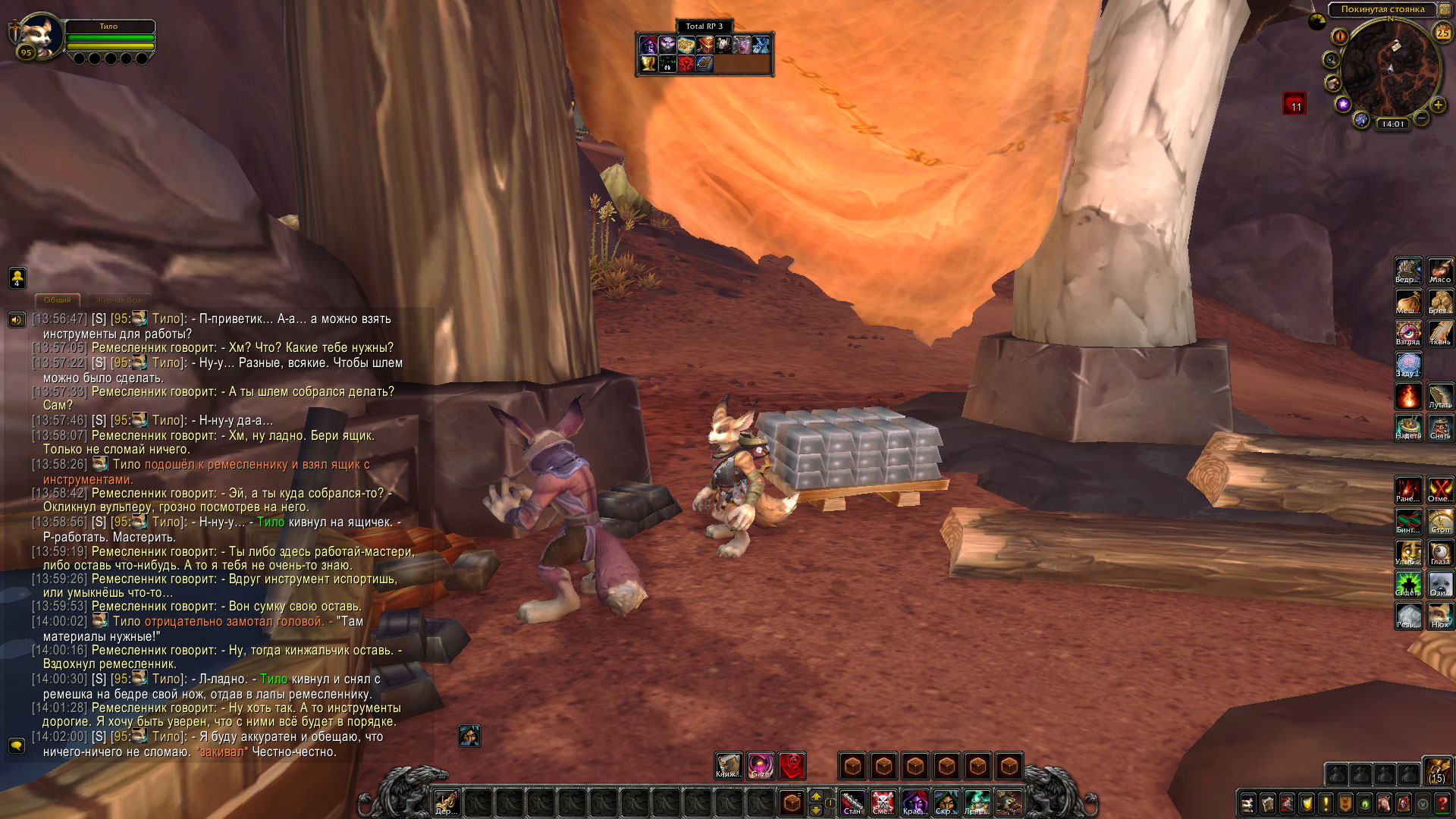Click the chat speech bubble button
Image resolution: width=1456 pixels, height=819 pixels.
coord(16,746)
